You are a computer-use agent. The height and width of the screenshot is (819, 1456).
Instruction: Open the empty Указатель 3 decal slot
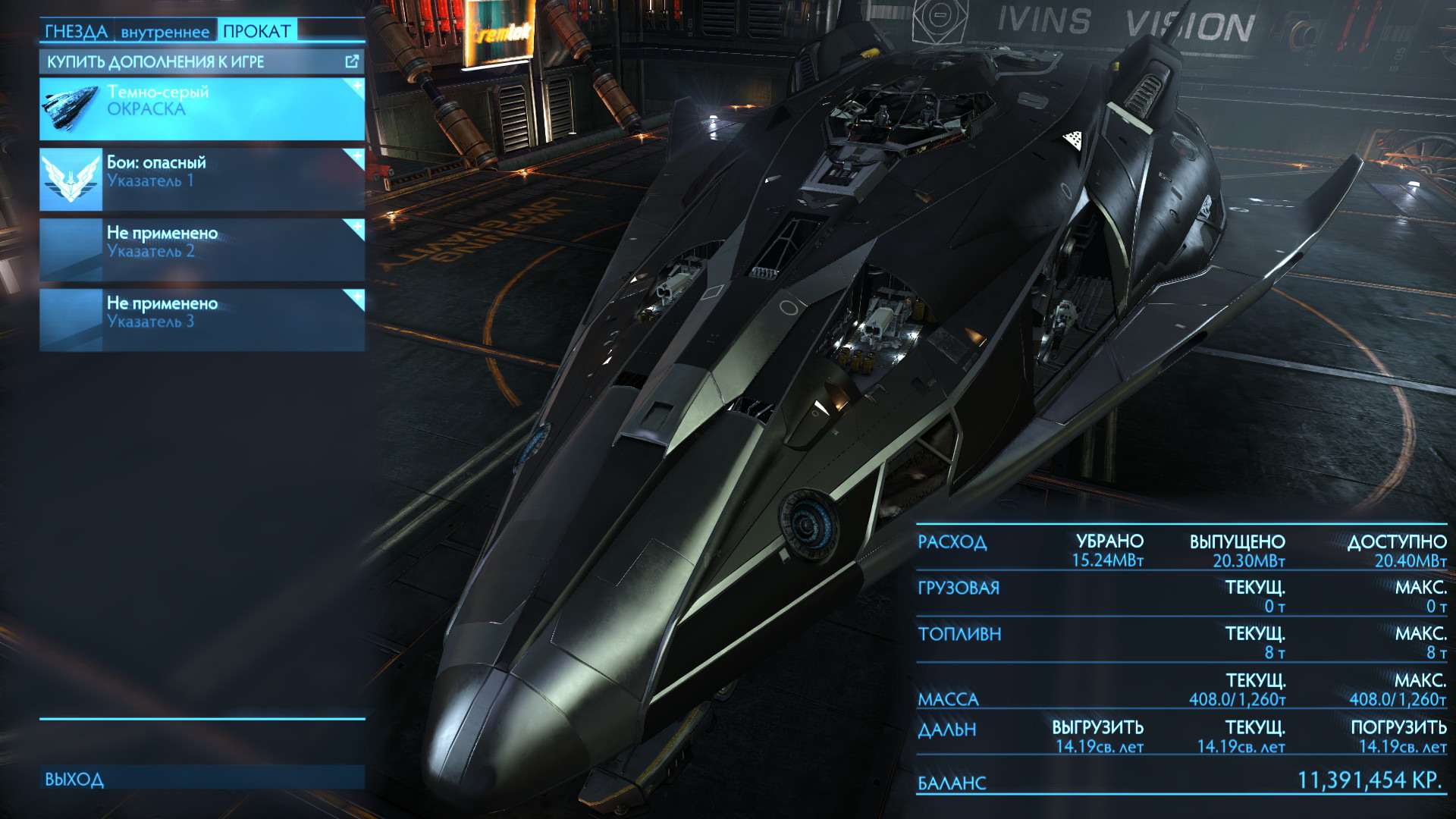click(x=202, y=319)
